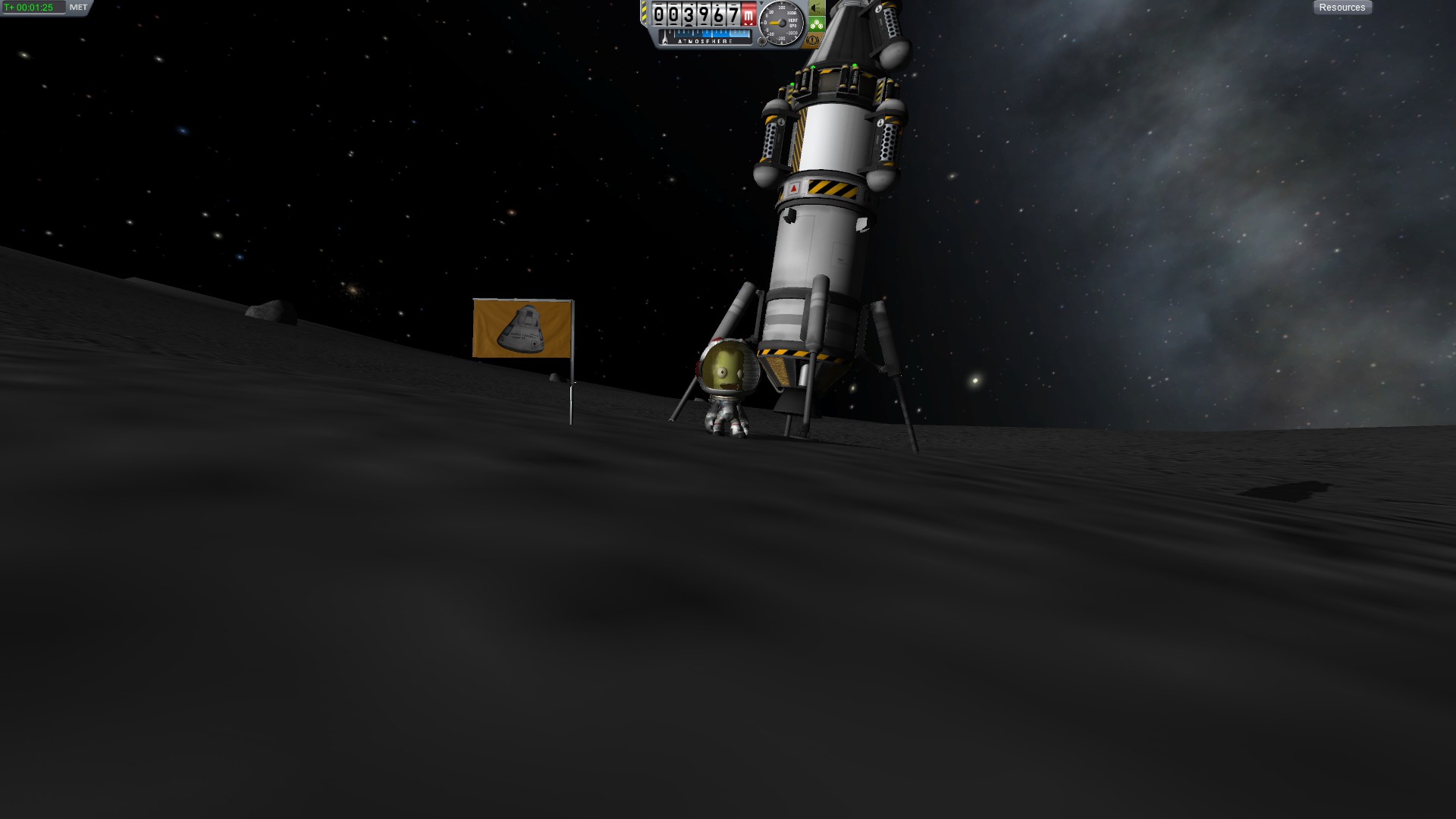1456x819 pixels.
Task: Toggle the lights button on altimeter
Action: coord(816,8)
